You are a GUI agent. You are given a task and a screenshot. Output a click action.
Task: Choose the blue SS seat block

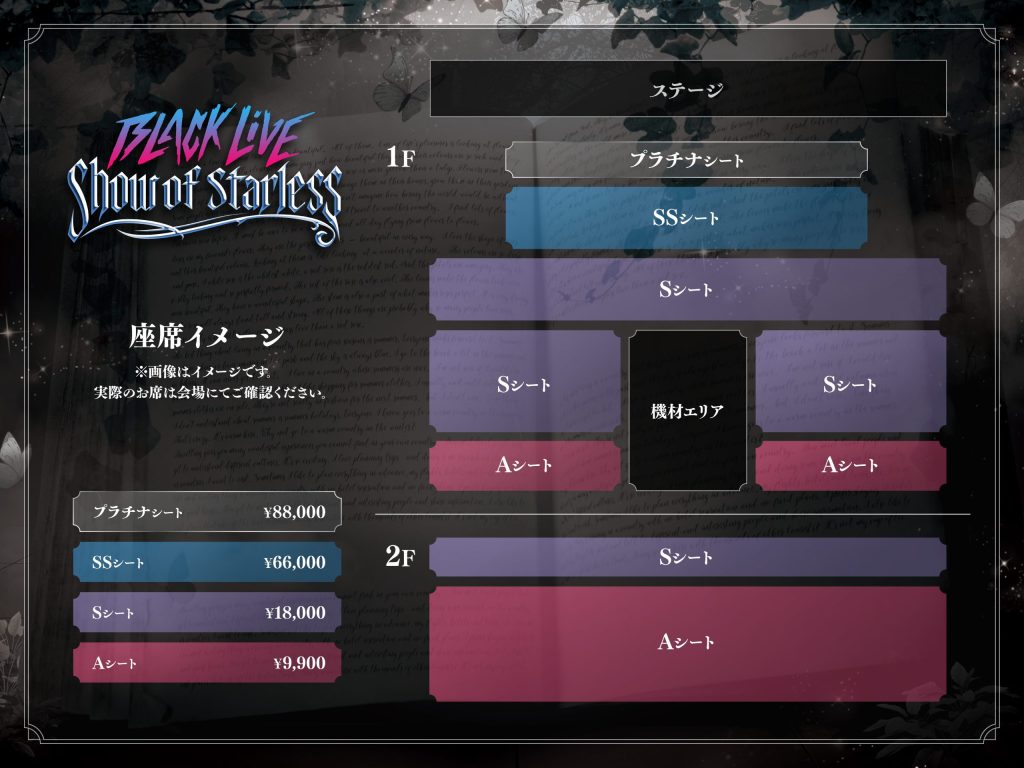pos(686,217)
